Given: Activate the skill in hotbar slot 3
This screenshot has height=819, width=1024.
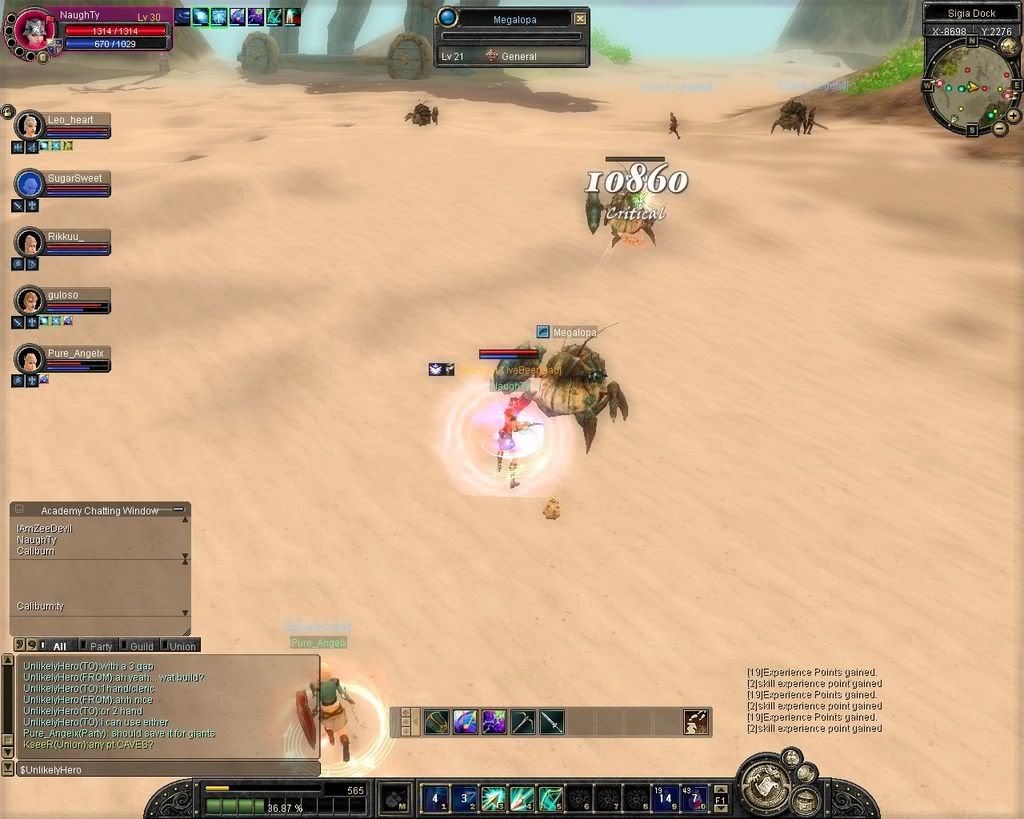Looking at the screenshot, I should coord(494,798).
